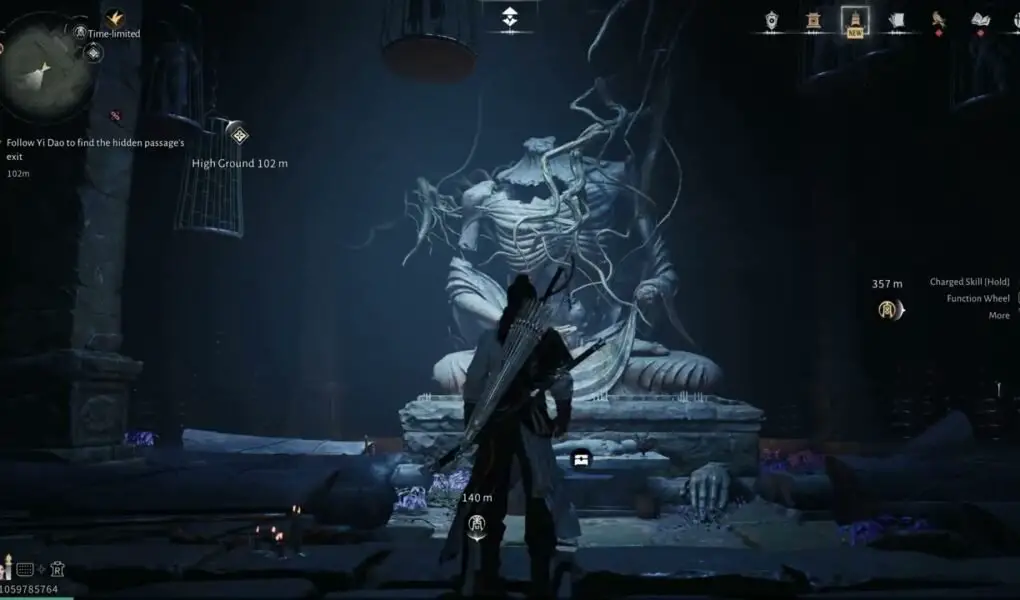Open the shrine building icon in top bar

coord(813,20)
